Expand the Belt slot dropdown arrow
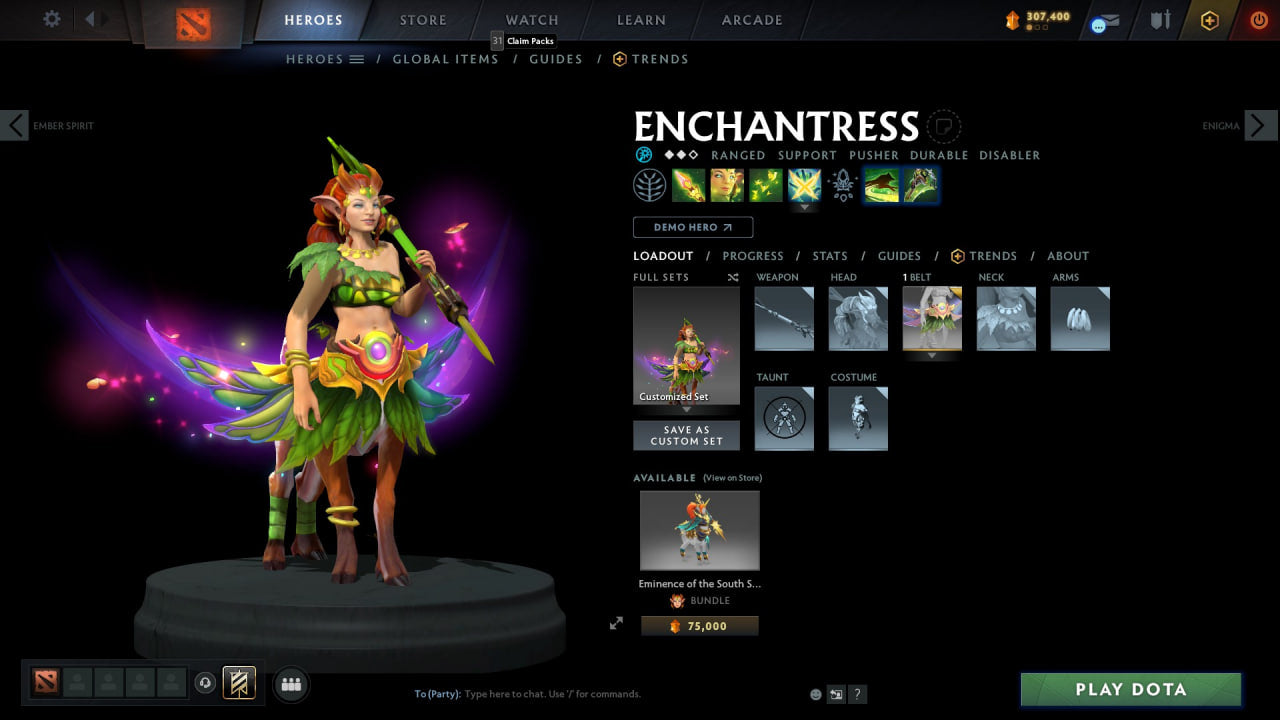Image resolution: width=1280 pixels, height=720 pixels. click(x=932, y=356)
